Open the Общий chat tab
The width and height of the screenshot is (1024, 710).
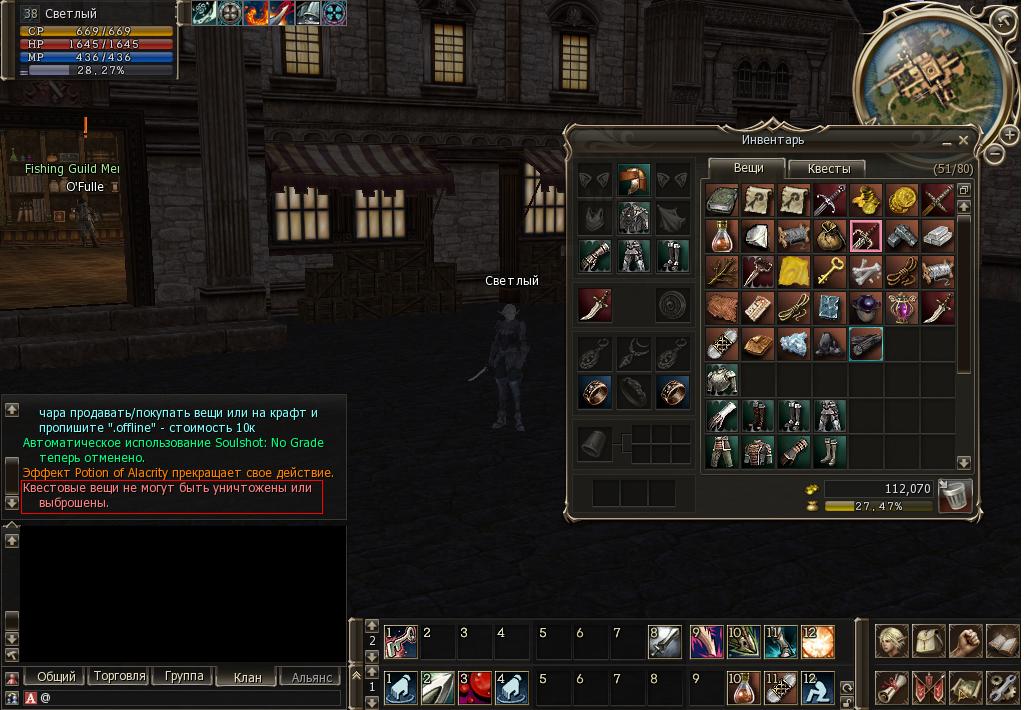[x=56, y=676]
